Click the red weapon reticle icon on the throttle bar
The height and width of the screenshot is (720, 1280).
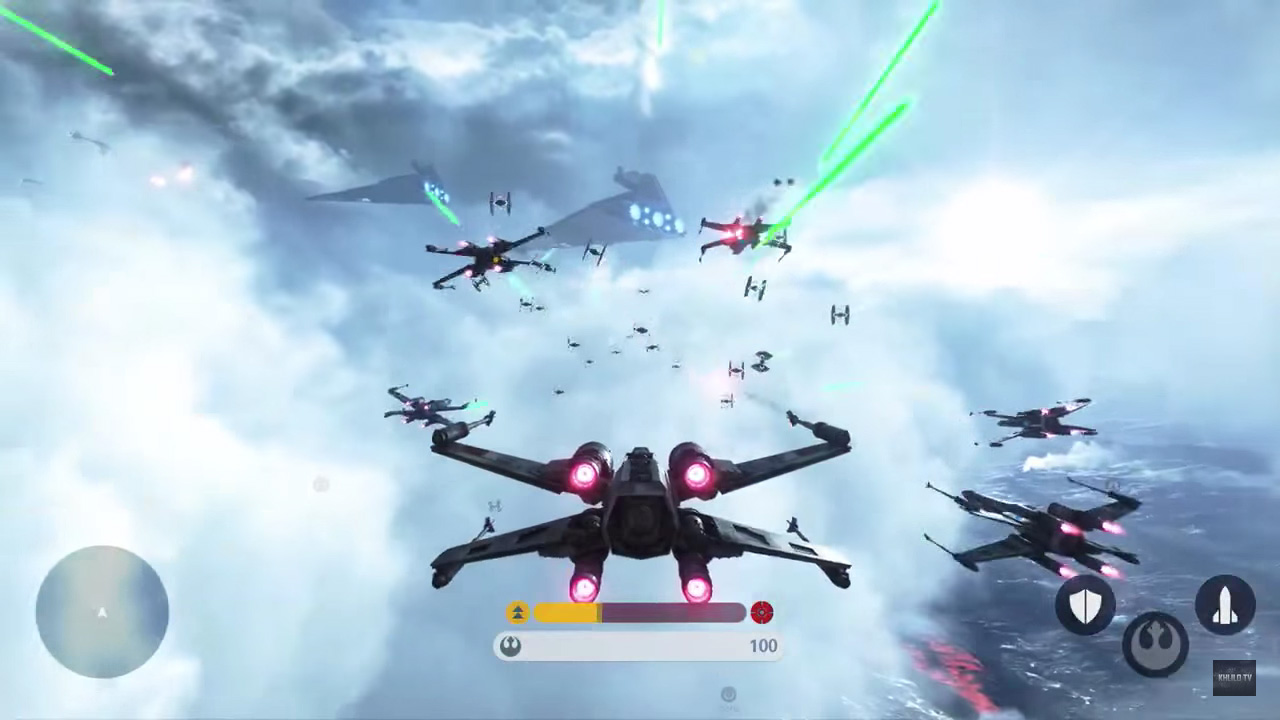coord(763,610)
